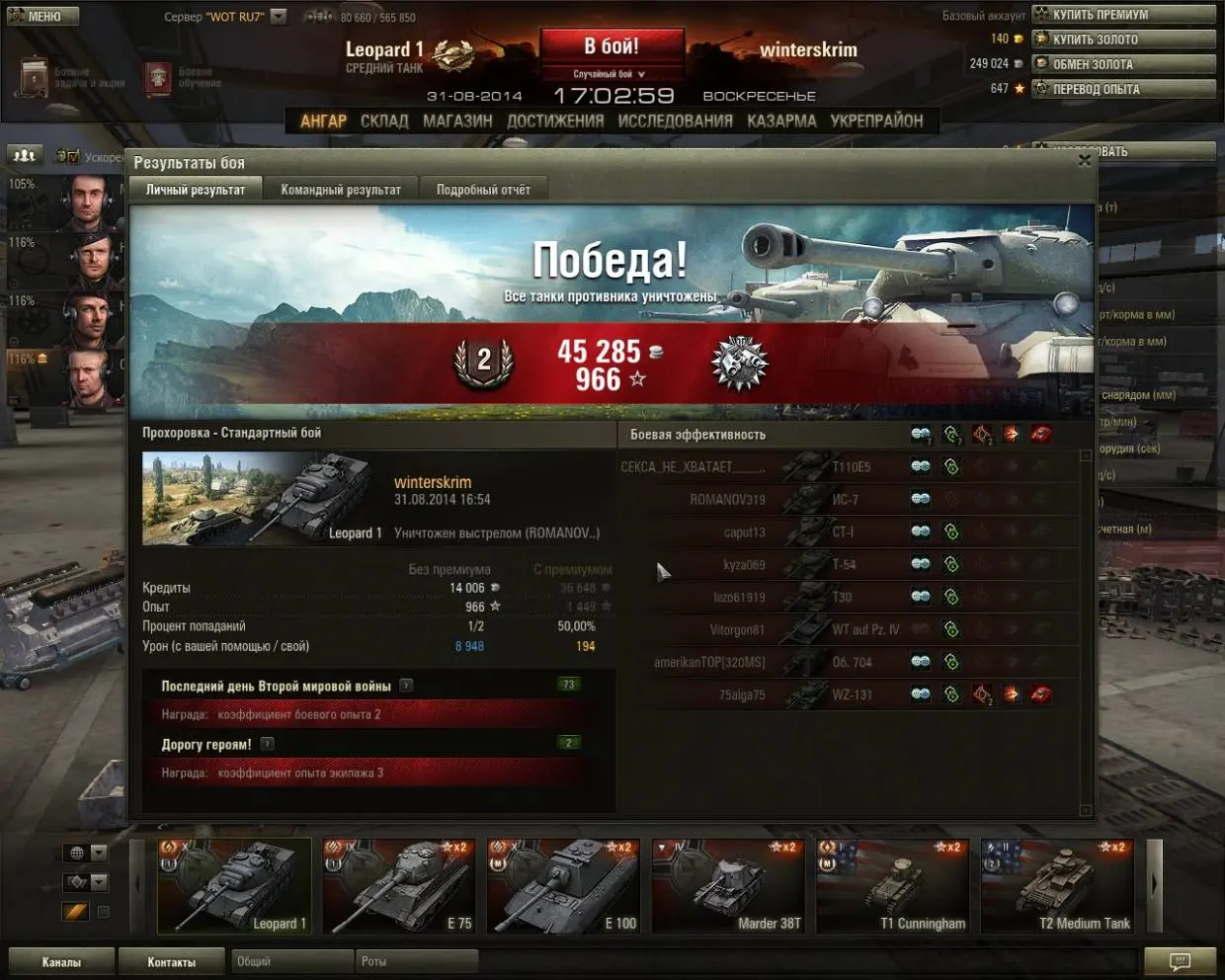Close the Результаты боя window

click(x=1085, y=160)
